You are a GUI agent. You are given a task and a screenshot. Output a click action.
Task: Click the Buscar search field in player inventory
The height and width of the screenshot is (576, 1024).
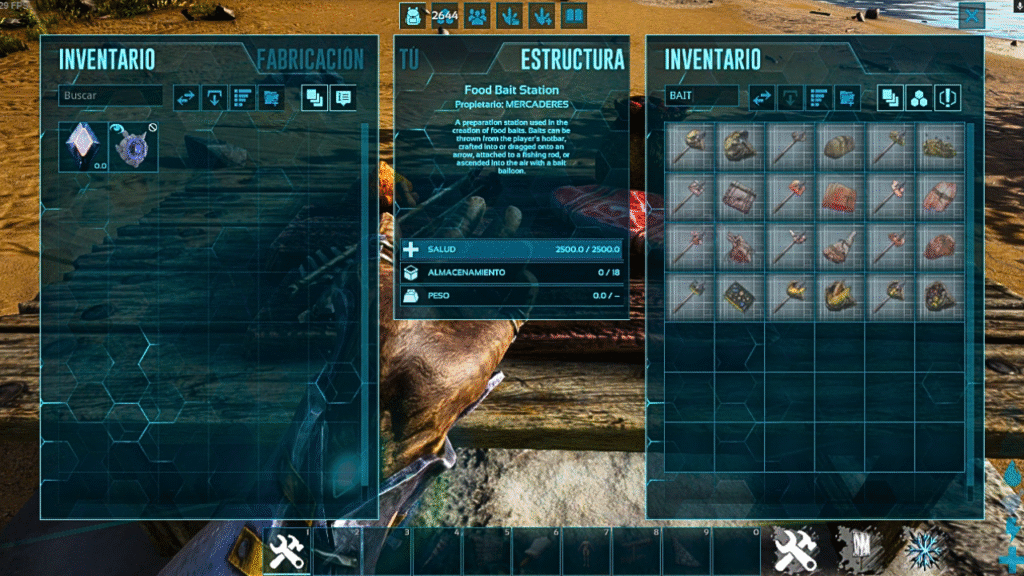(110, 96)
